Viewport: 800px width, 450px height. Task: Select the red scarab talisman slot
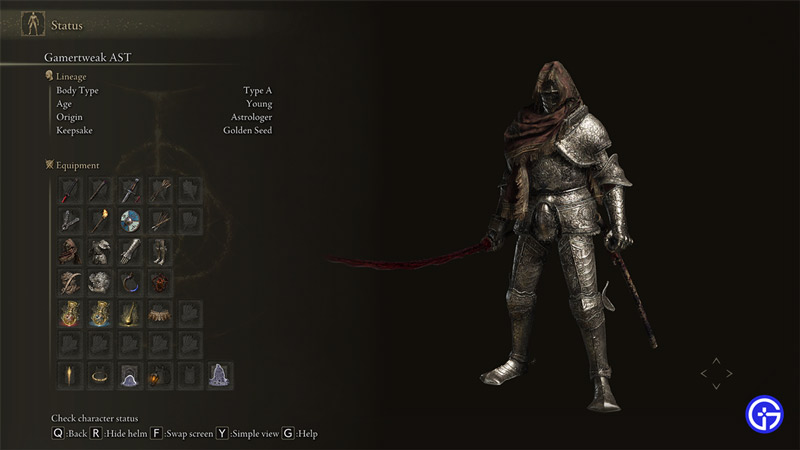coord(160,282)
